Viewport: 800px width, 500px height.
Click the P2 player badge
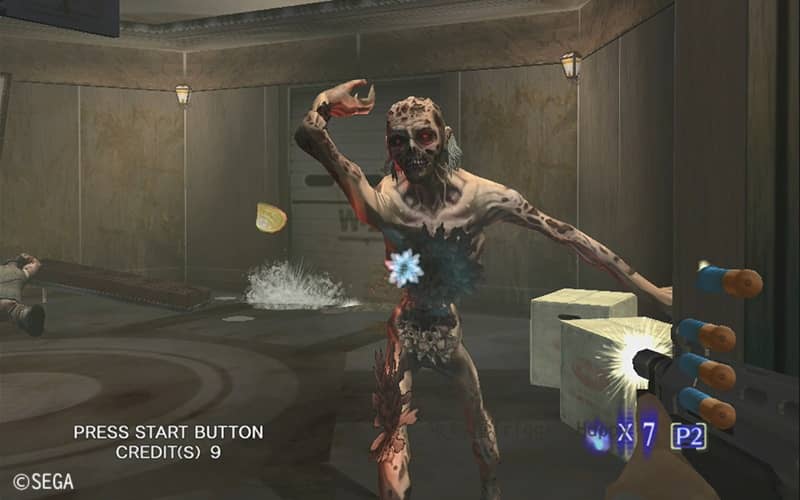pyautogui.click(x=689, y=436)
